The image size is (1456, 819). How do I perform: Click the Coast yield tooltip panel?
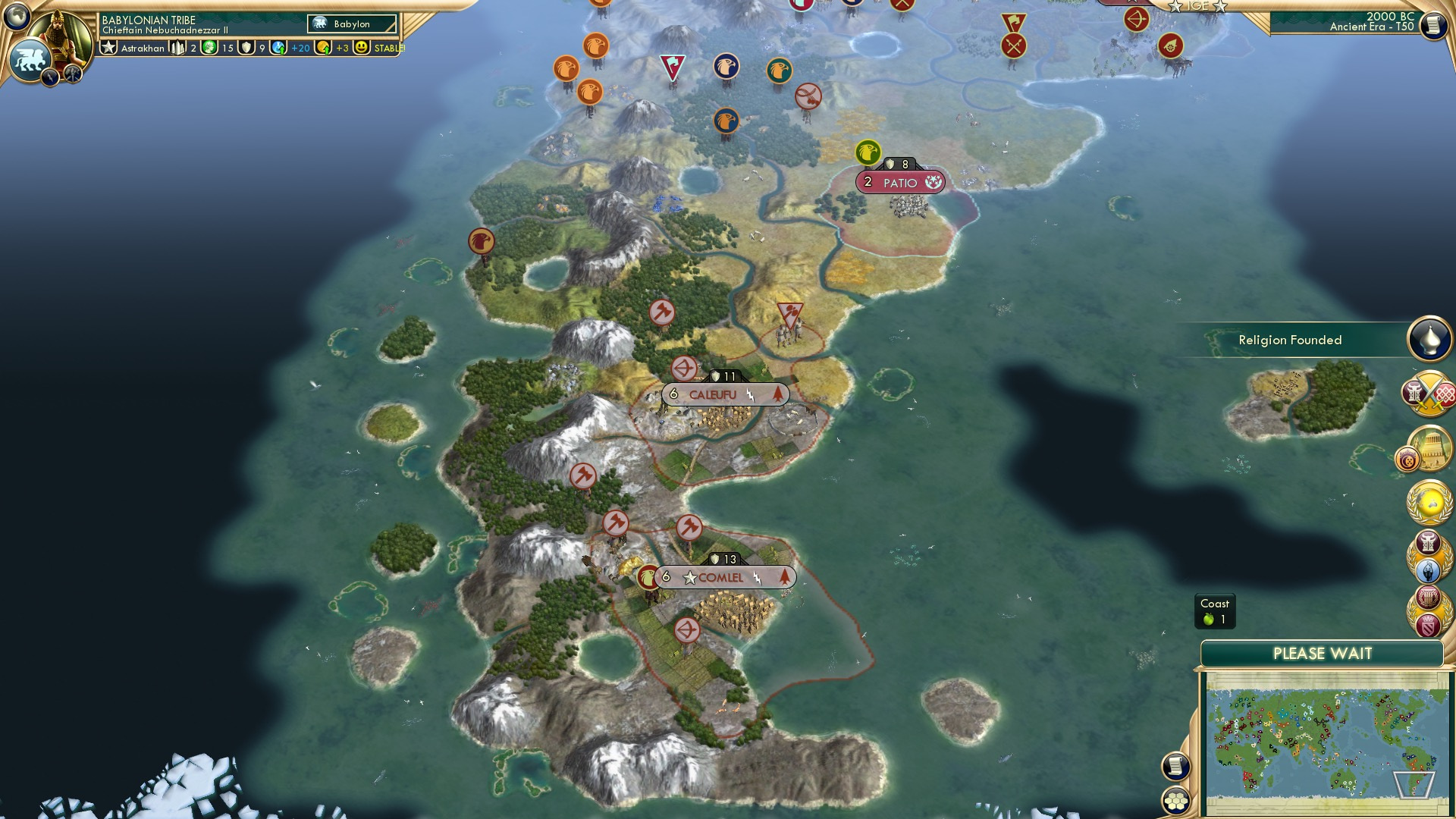pyautogui.click(x=1215, y=610)
